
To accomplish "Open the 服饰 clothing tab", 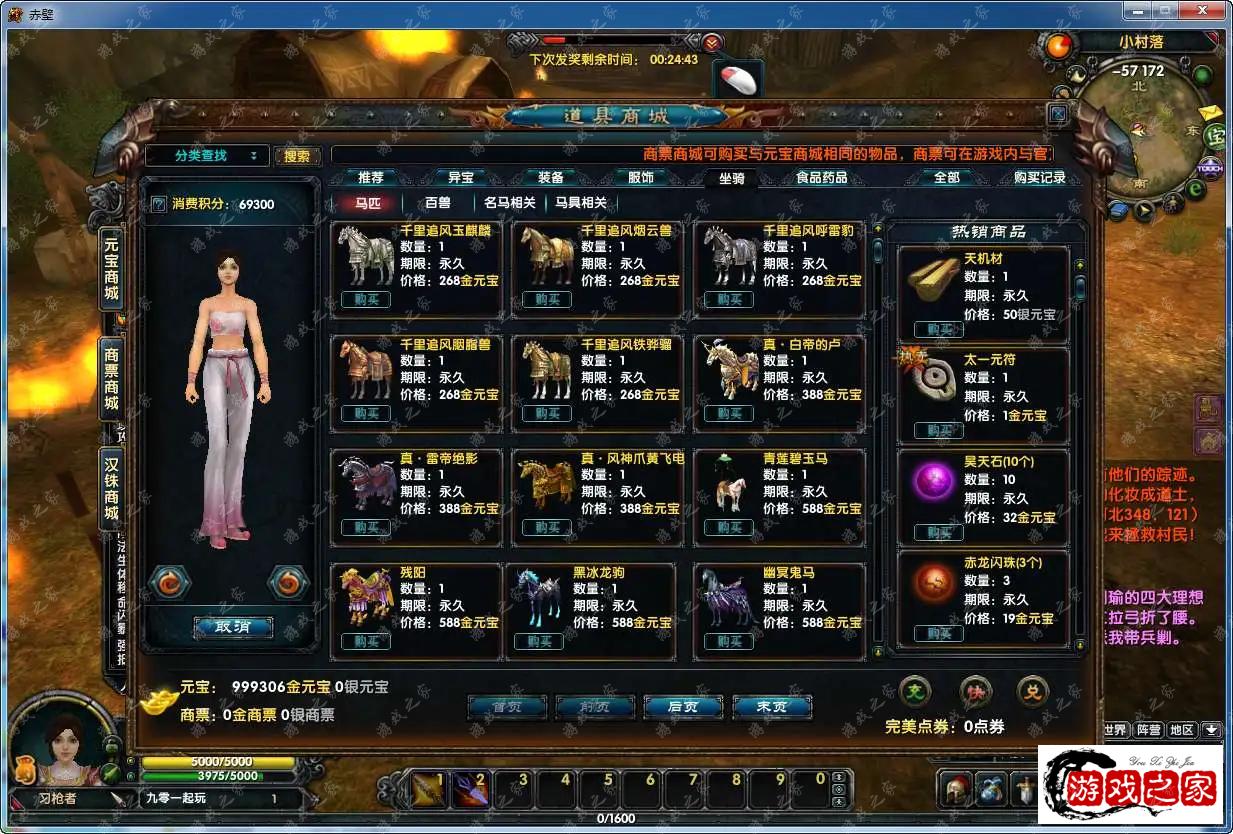I will (x=641, y=177).
